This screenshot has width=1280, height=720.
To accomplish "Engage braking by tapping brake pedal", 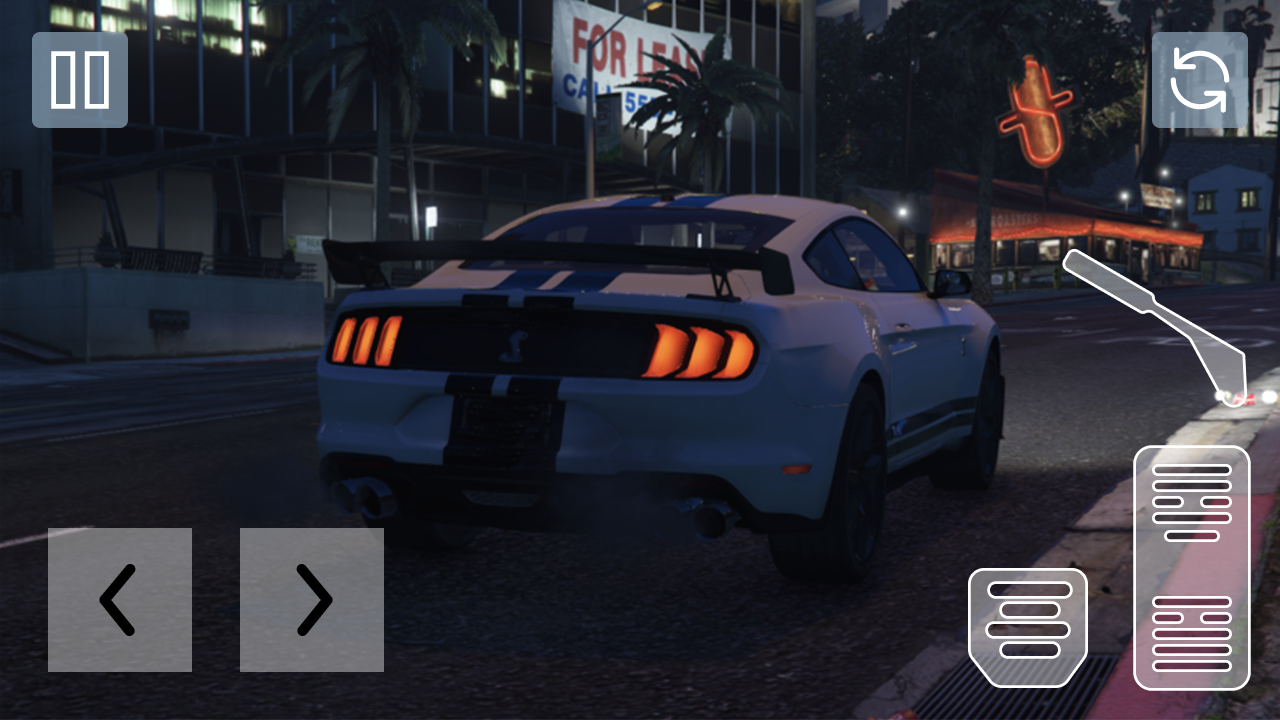I will (x=1027, y=625).
